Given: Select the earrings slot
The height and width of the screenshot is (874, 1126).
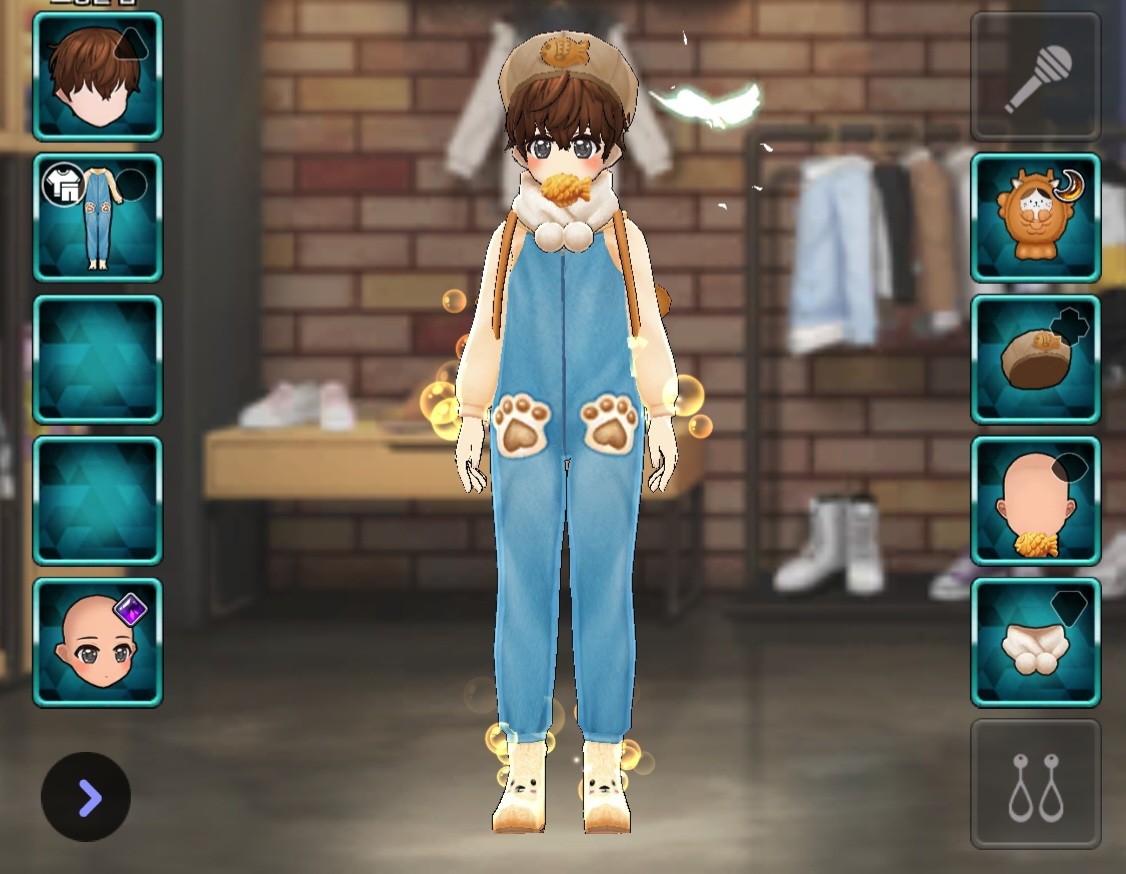Looking at the screenshot, I should (1036, 784).
